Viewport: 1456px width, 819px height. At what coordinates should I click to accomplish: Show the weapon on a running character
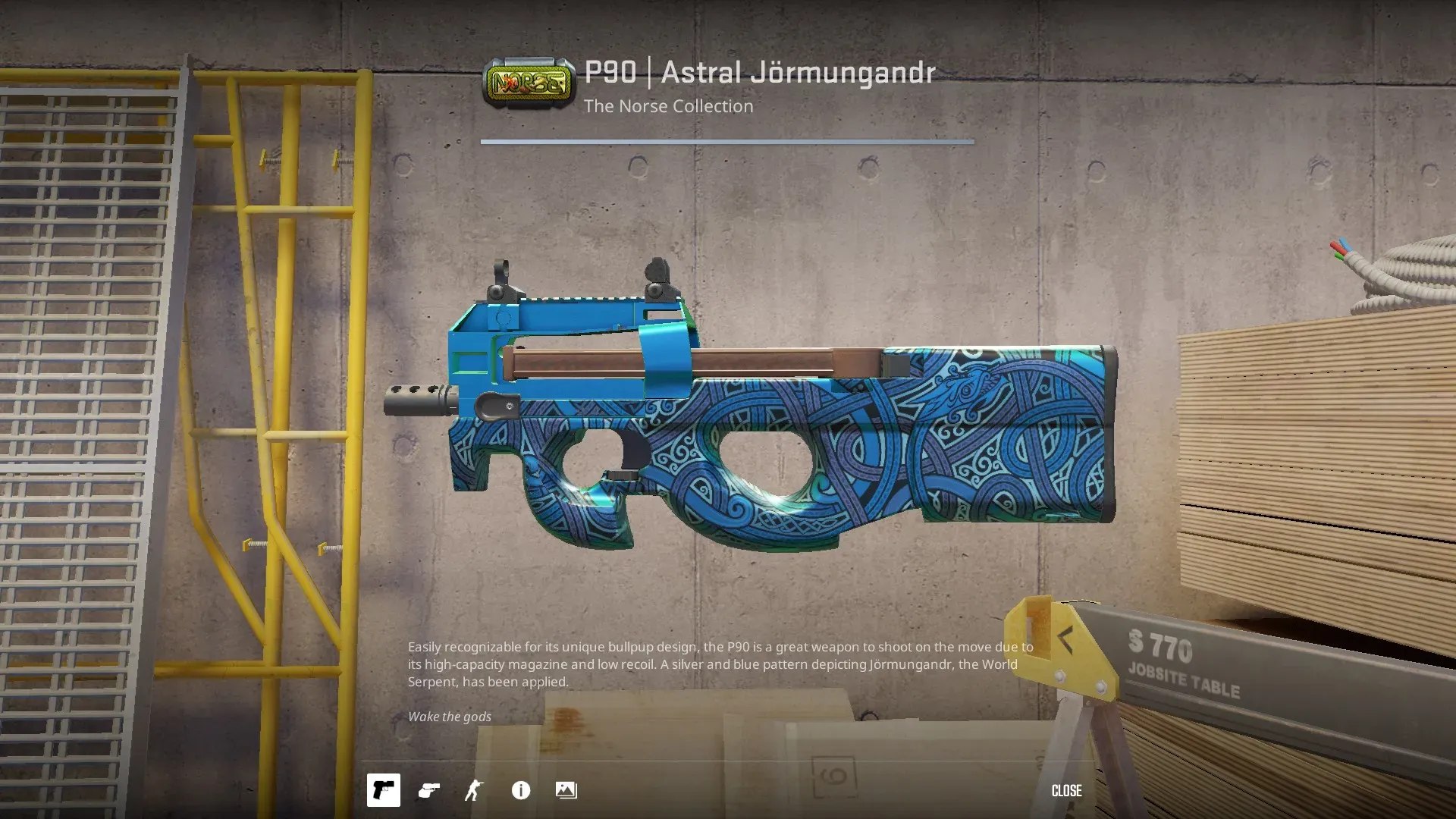(x=474, y=790)
